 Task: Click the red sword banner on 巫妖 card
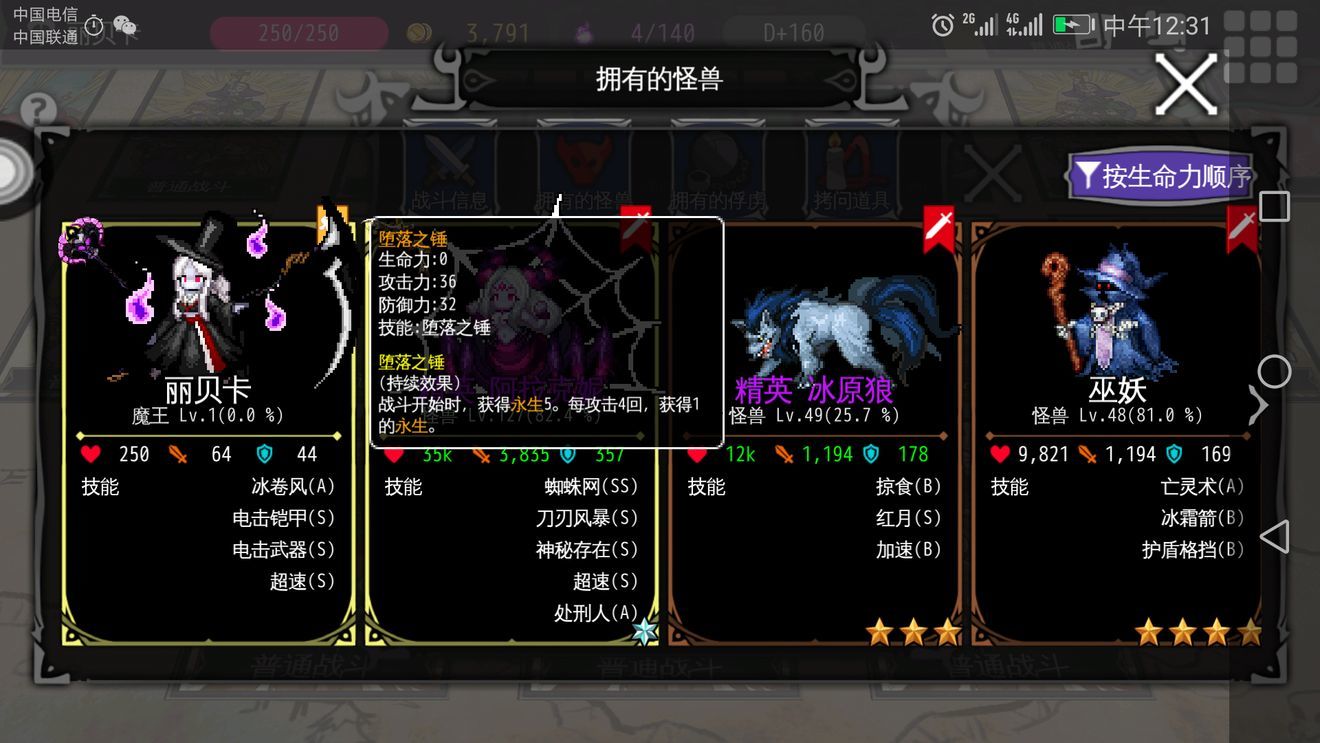[x=1243, y=228]
